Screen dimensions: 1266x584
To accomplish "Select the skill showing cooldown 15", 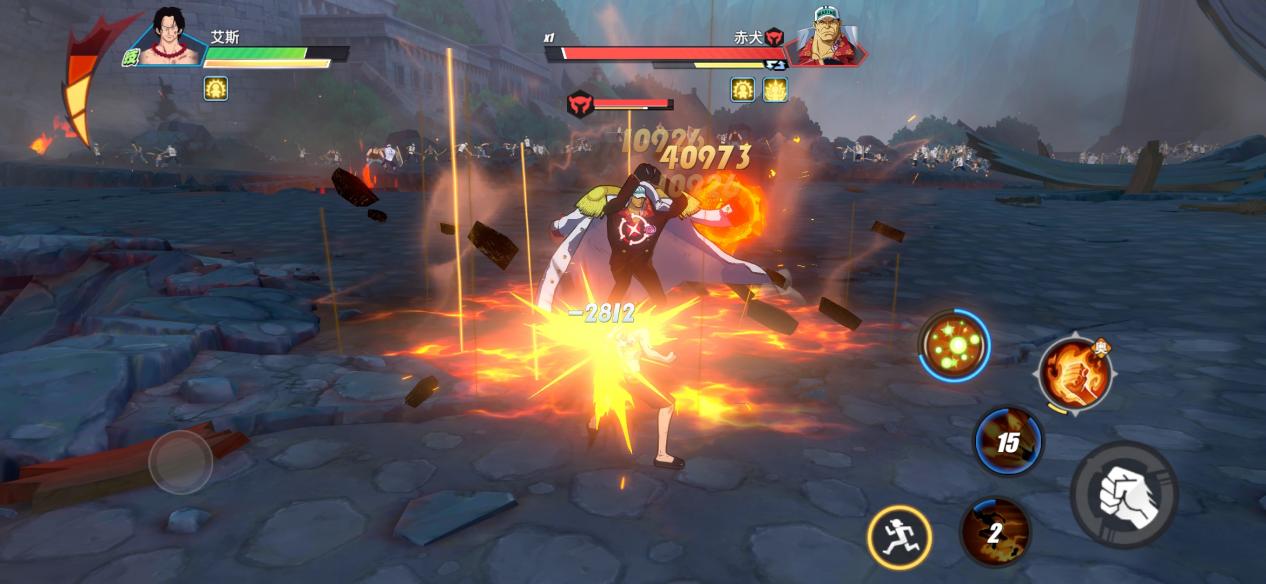I will point(1008,441).
